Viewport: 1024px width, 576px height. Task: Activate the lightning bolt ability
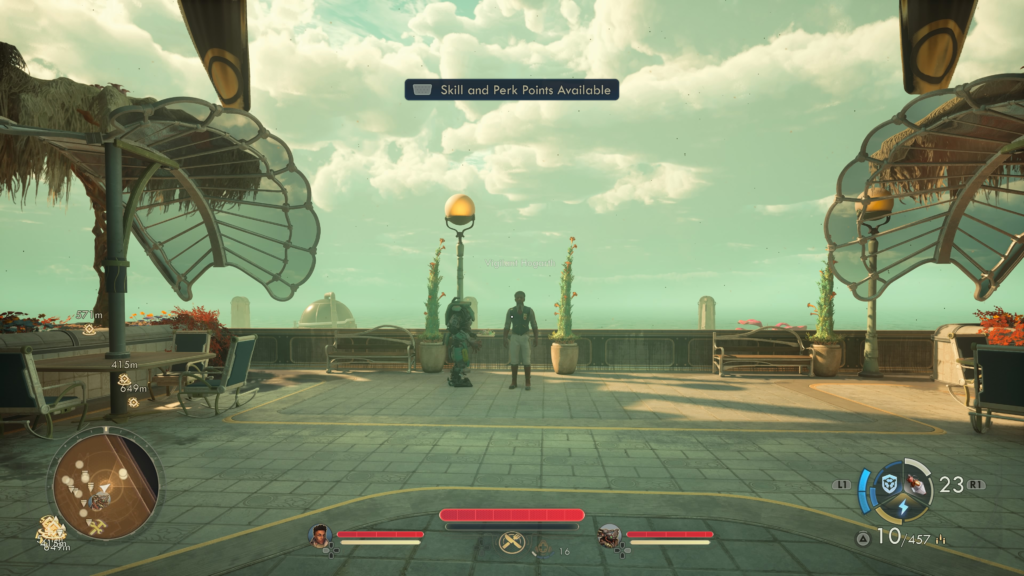coord(902,507)
